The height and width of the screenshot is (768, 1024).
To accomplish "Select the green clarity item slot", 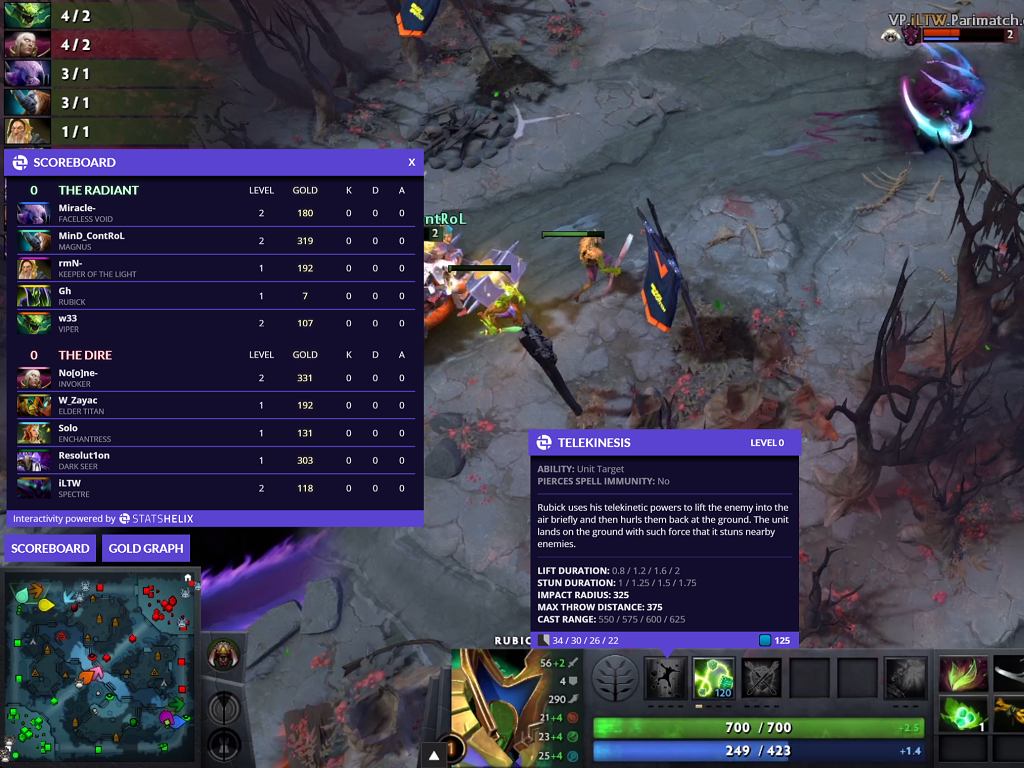I will click(x=963, y=714).
